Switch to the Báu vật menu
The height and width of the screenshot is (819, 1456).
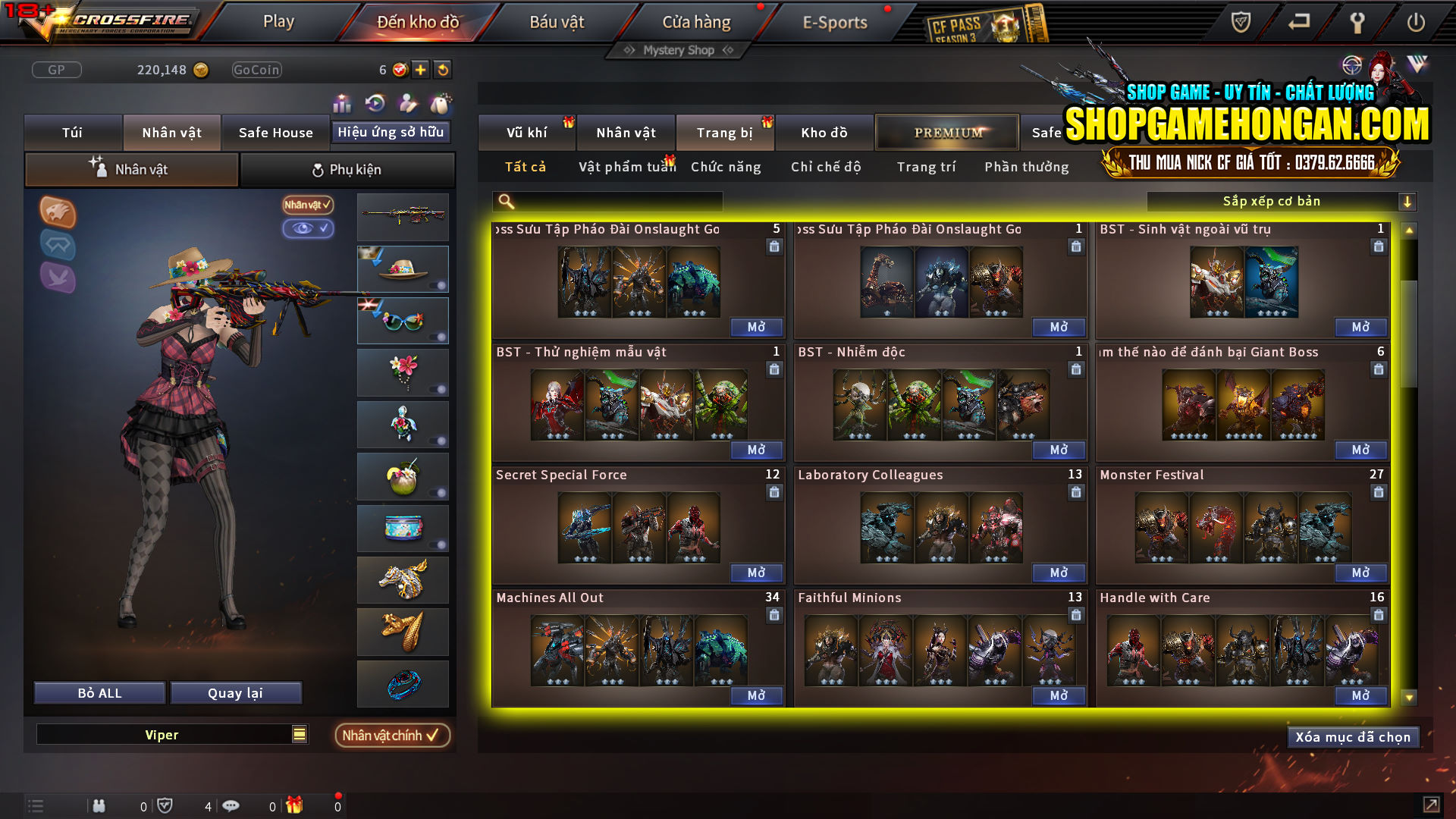[x=559, y=22]
